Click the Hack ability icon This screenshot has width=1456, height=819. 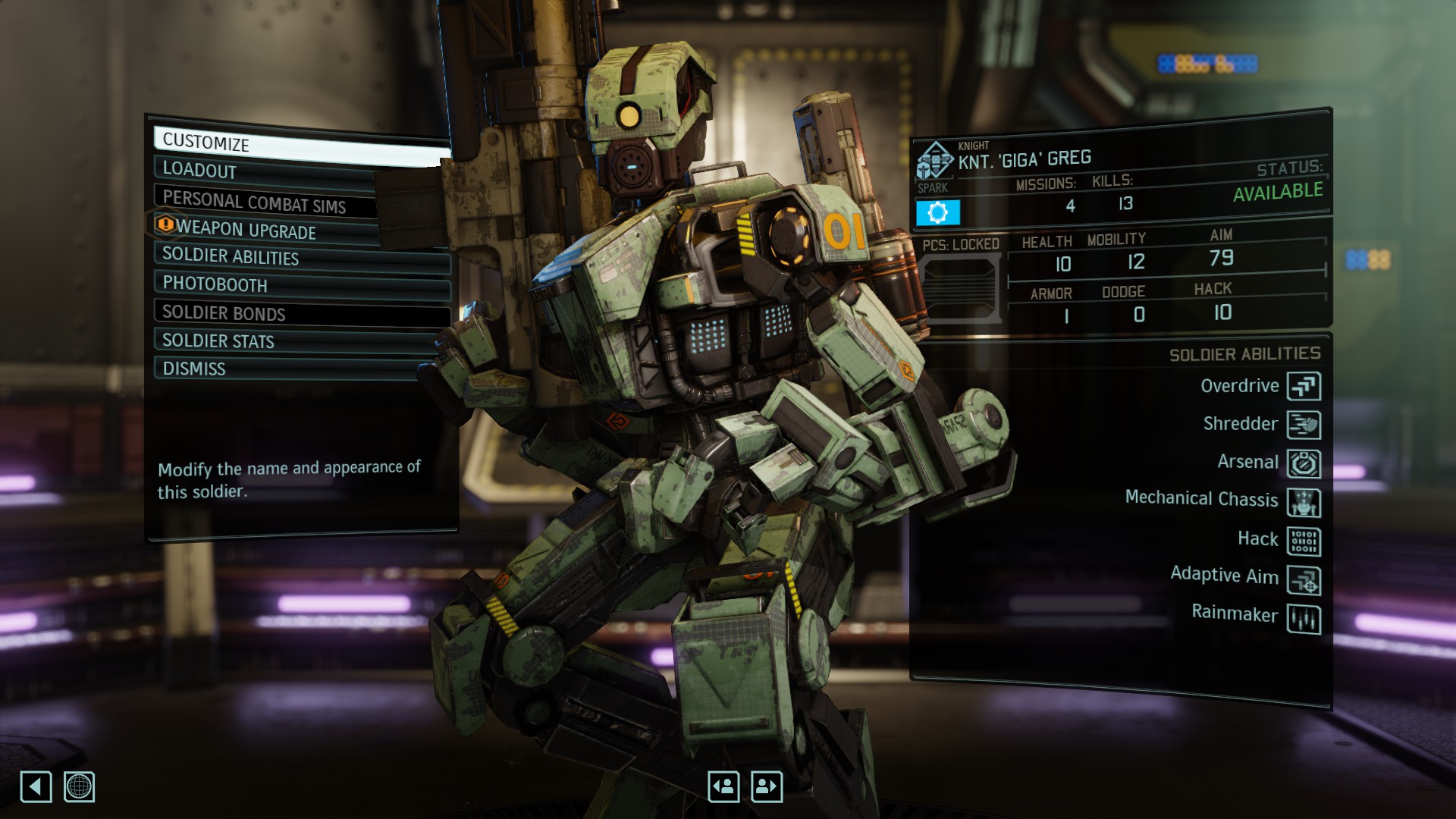click(x=1304, y=541)
